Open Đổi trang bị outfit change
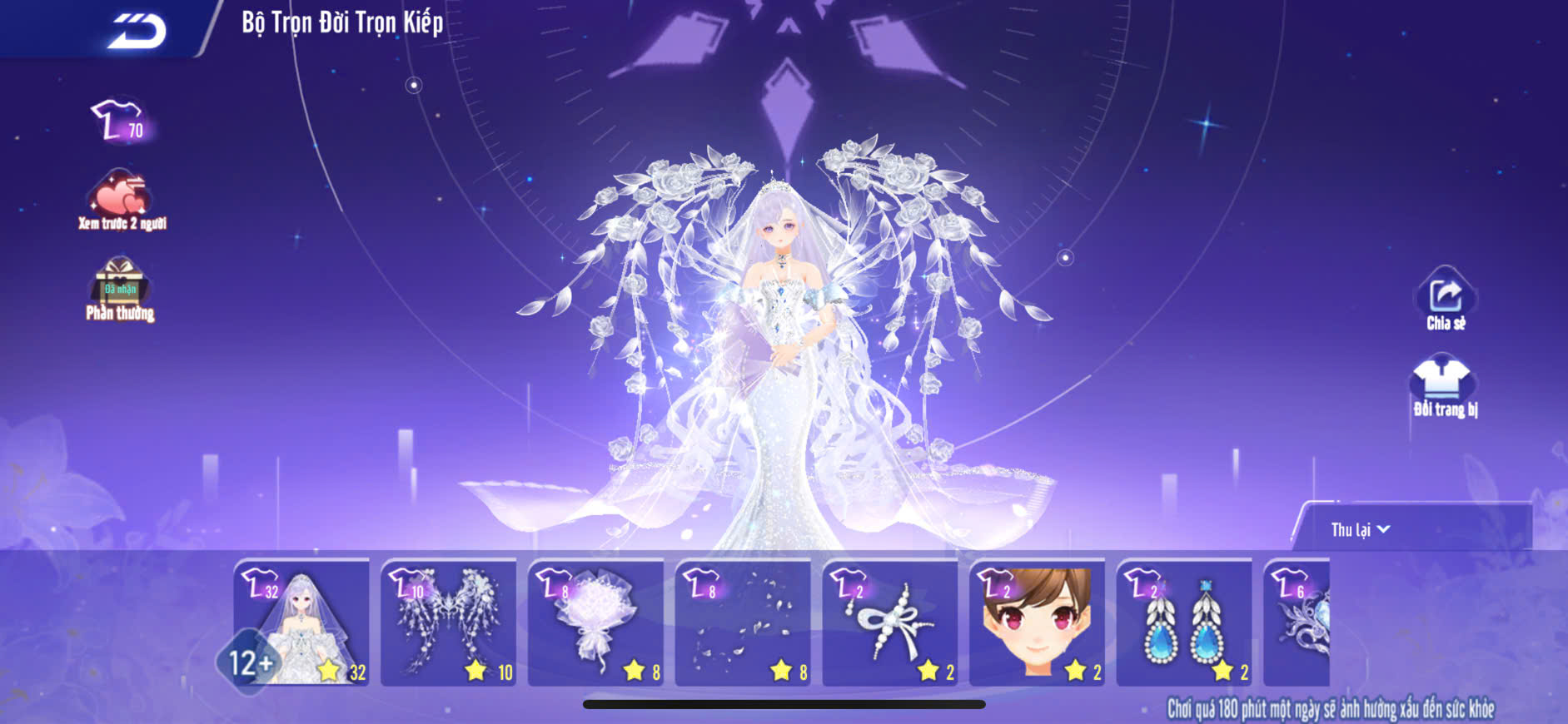The width and height of the screenshot is (1568, 724). tap(1445, 386)
